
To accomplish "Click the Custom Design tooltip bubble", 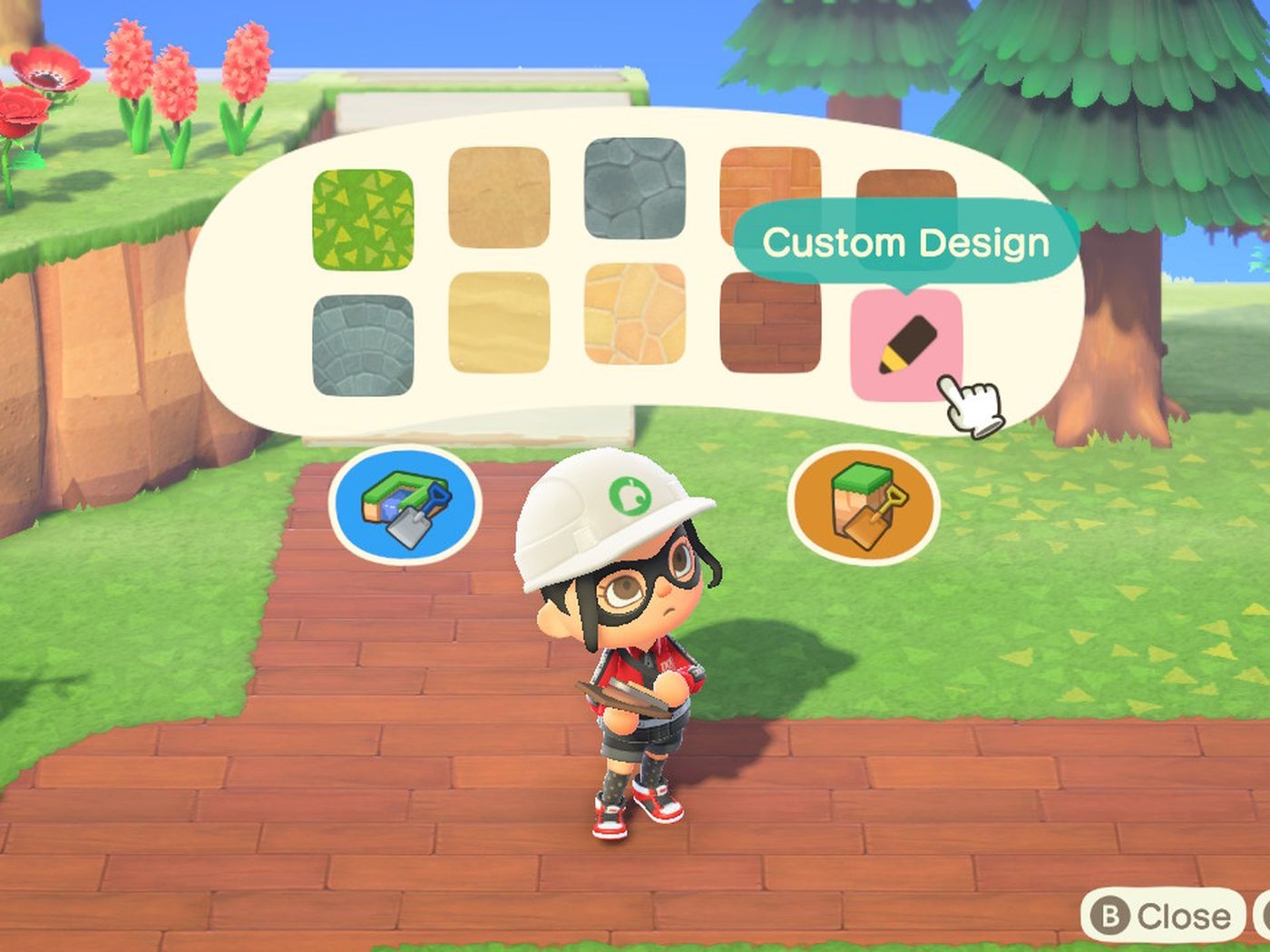I will click(x=905, y=242).
